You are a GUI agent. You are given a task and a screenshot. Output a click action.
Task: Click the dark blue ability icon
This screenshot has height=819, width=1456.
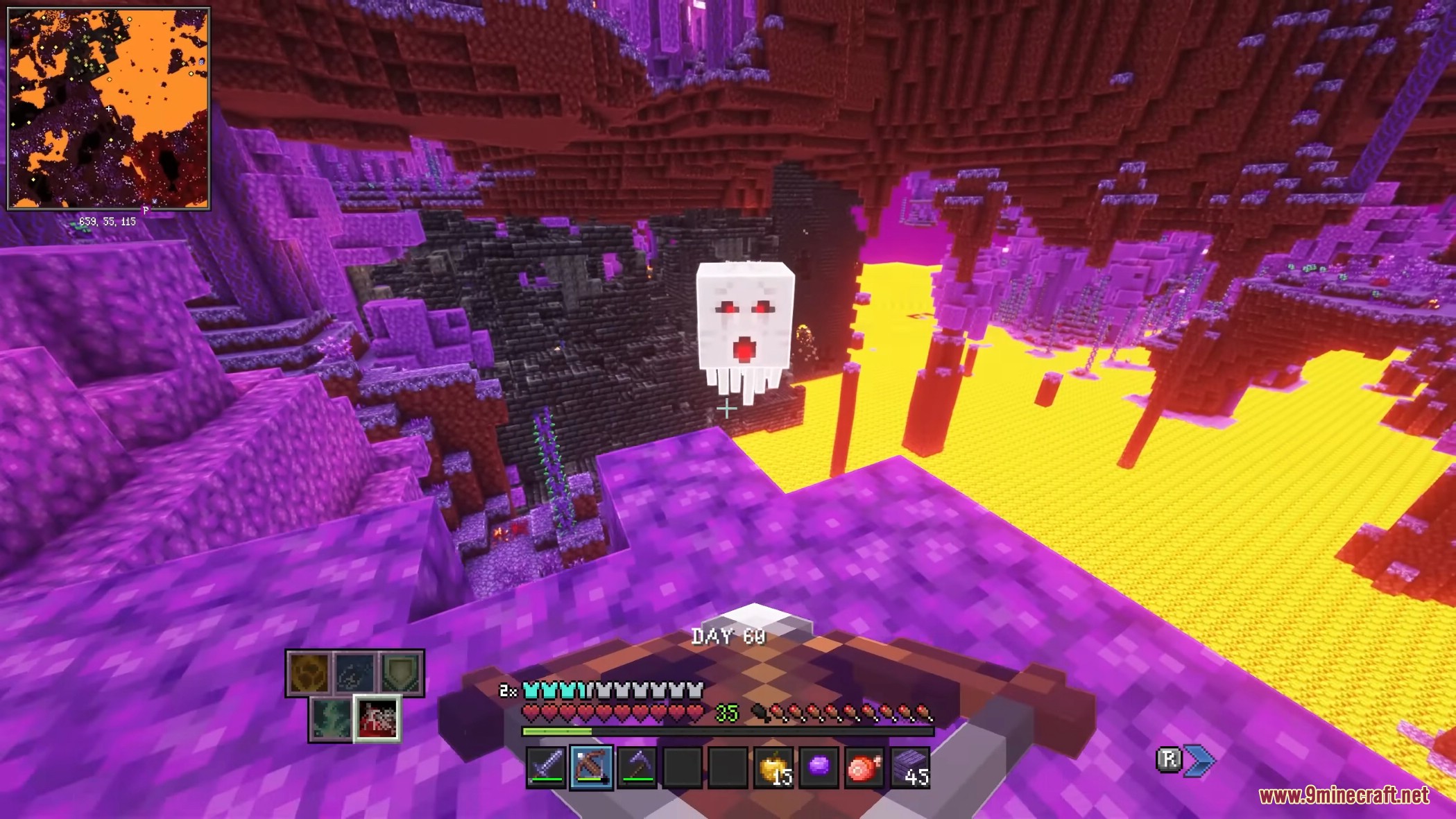[355, 673]
